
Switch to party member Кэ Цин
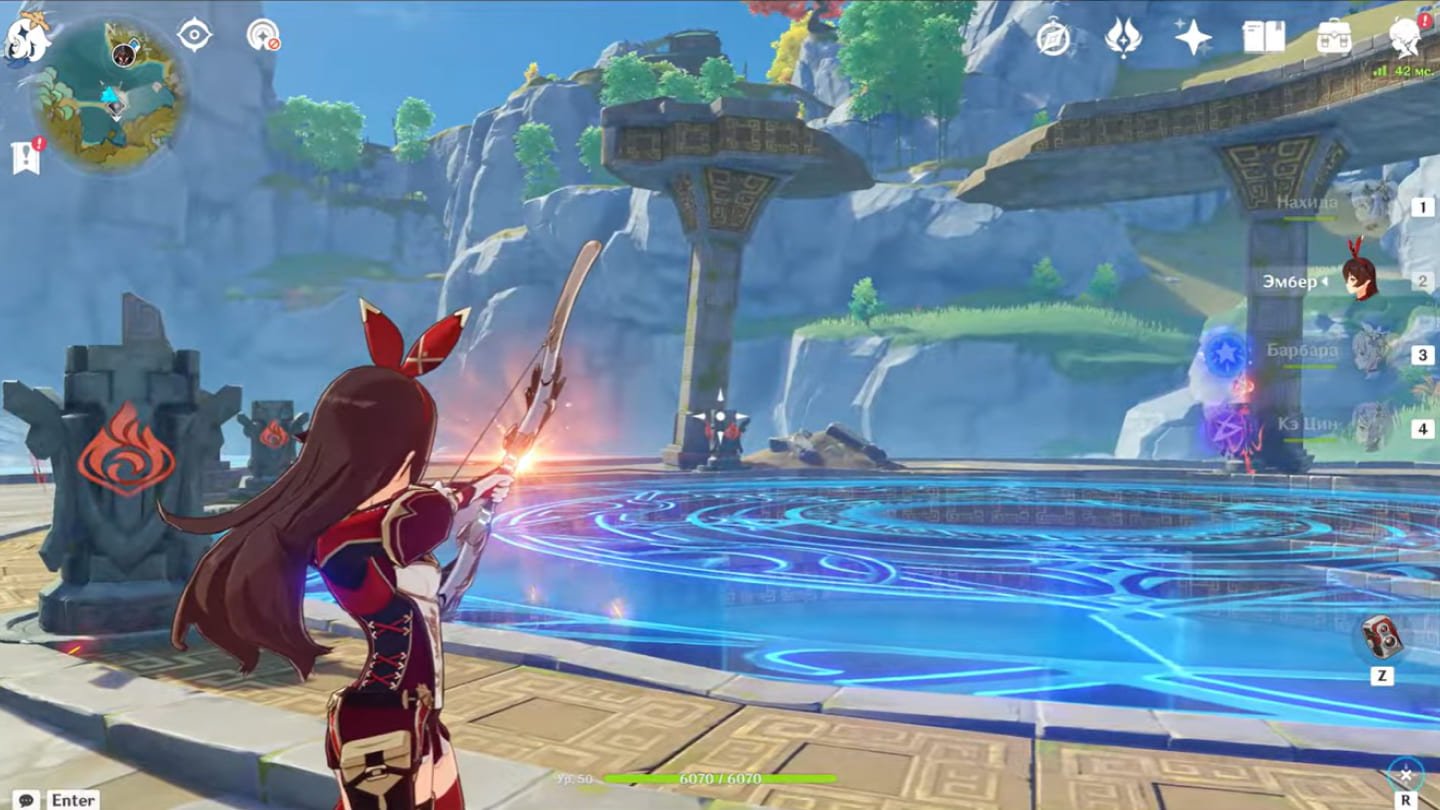pyautogui.click(x=1368, y=427)
